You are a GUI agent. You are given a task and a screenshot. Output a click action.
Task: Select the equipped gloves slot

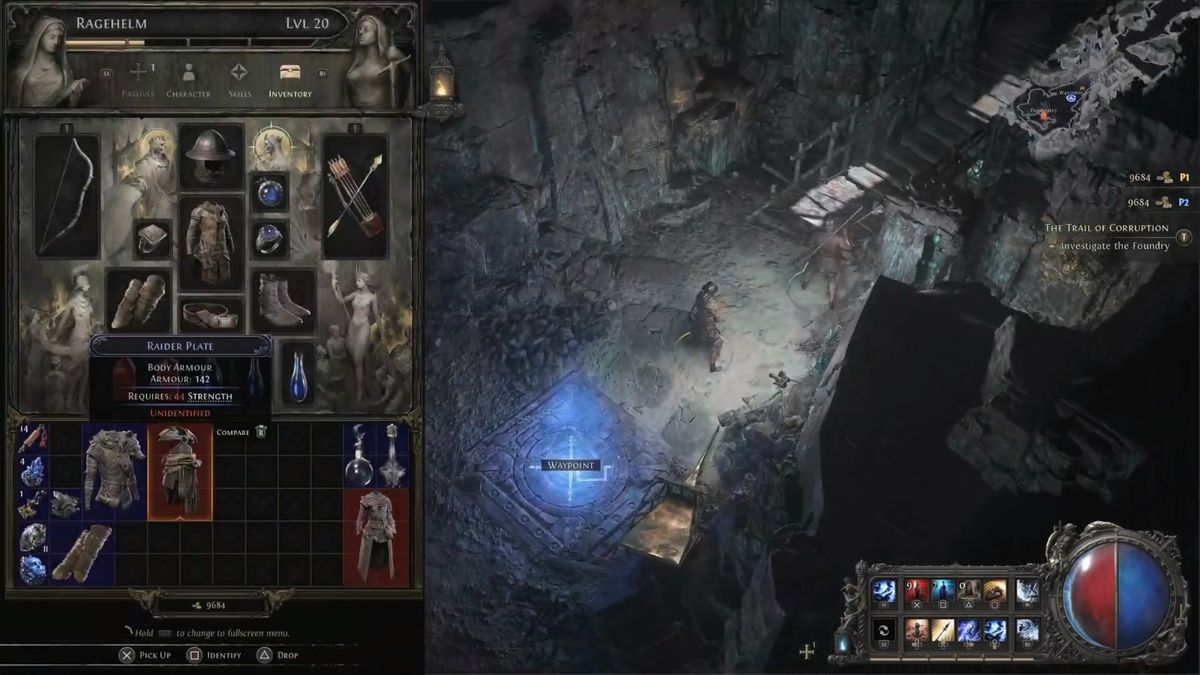pos(138,300)
